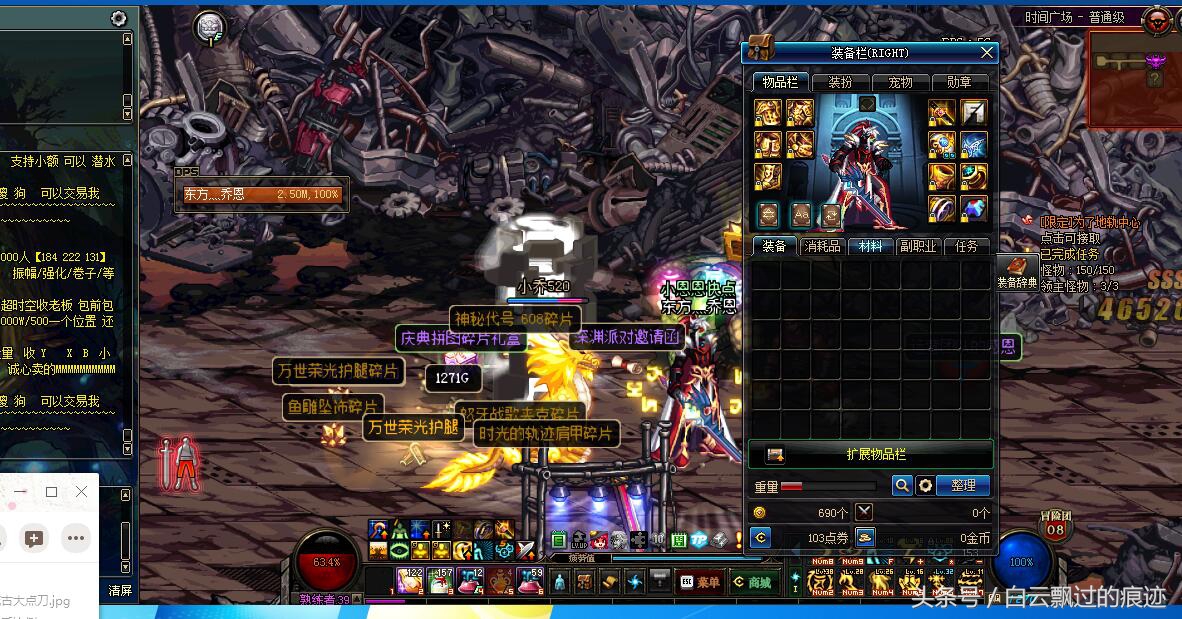
Task: View the 任务 quest items category
Action: pos(966,246)
